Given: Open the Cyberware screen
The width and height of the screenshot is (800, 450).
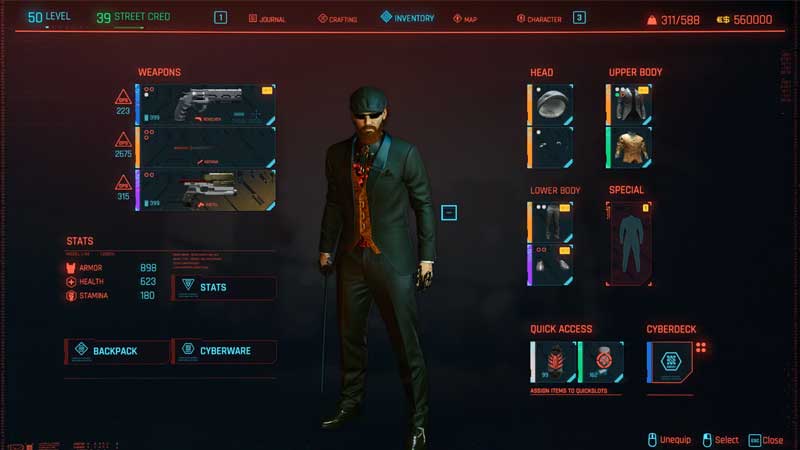Looking at the screenshot, I should pos(224,351).
